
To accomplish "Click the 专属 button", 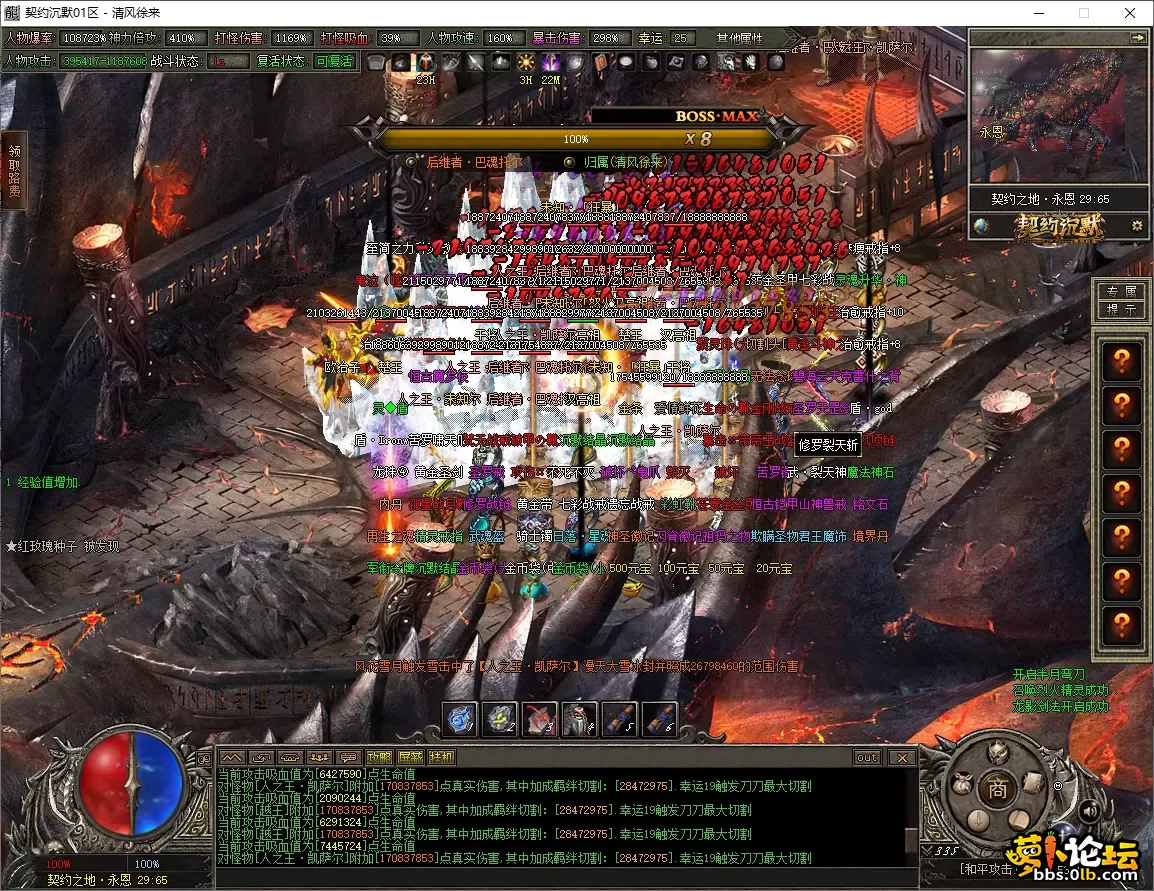I will click(x=1119, y=291).
